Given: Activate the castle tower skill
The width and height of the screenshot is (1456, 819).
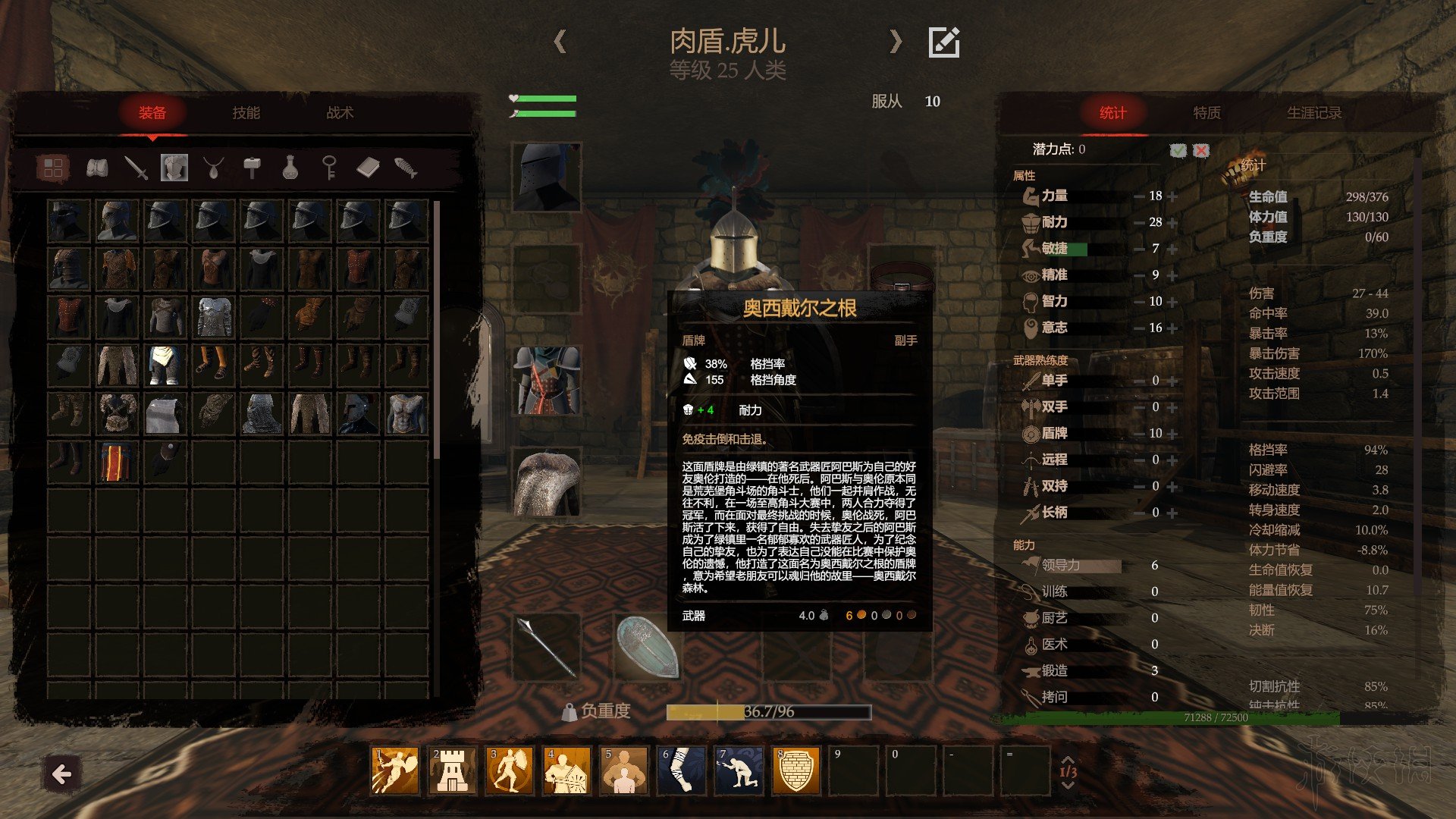Looking at the screenshot, I should [x=452, y=770].
